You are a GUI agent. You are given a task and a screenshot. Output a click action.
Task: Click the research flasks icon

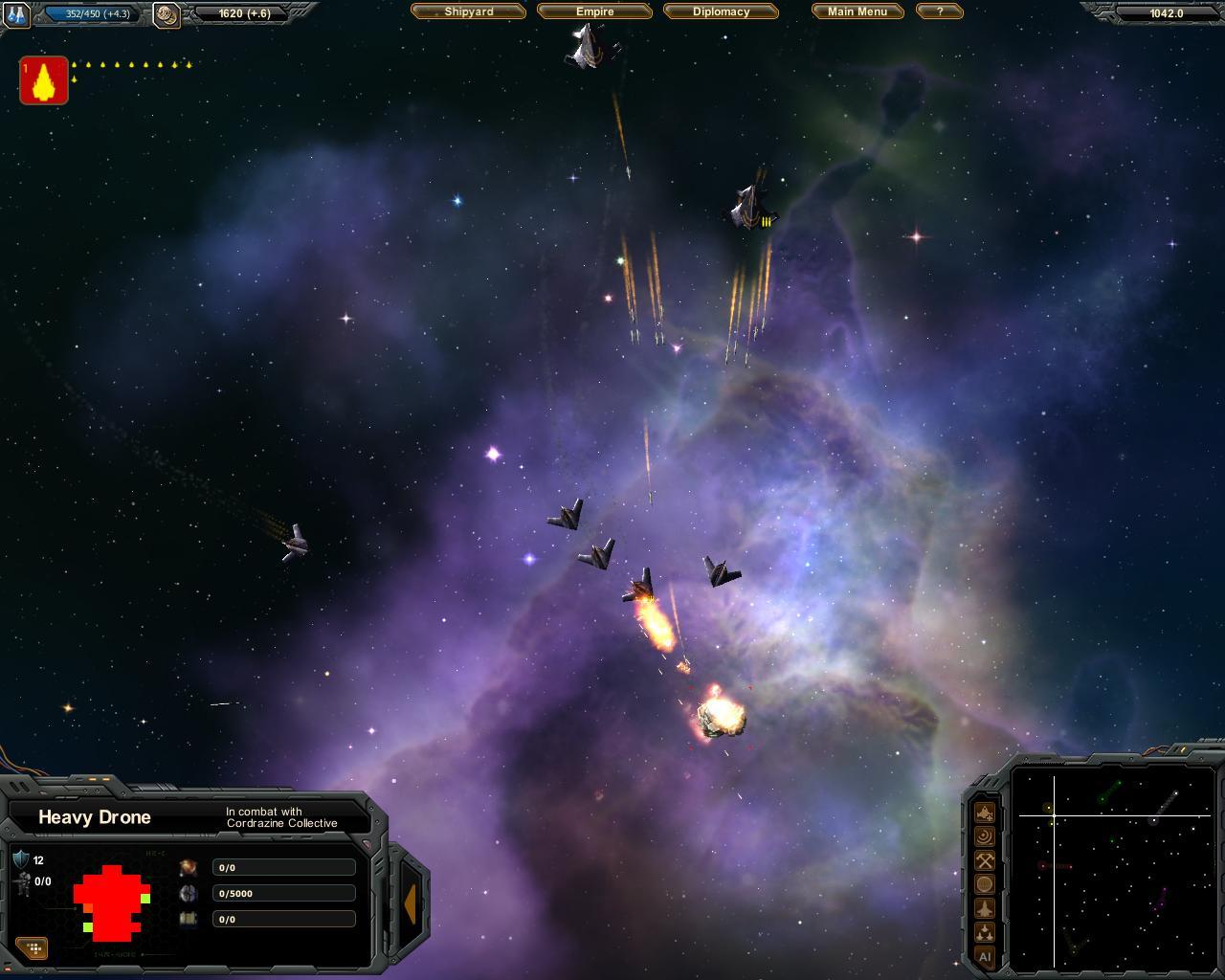tap(17, 14)
